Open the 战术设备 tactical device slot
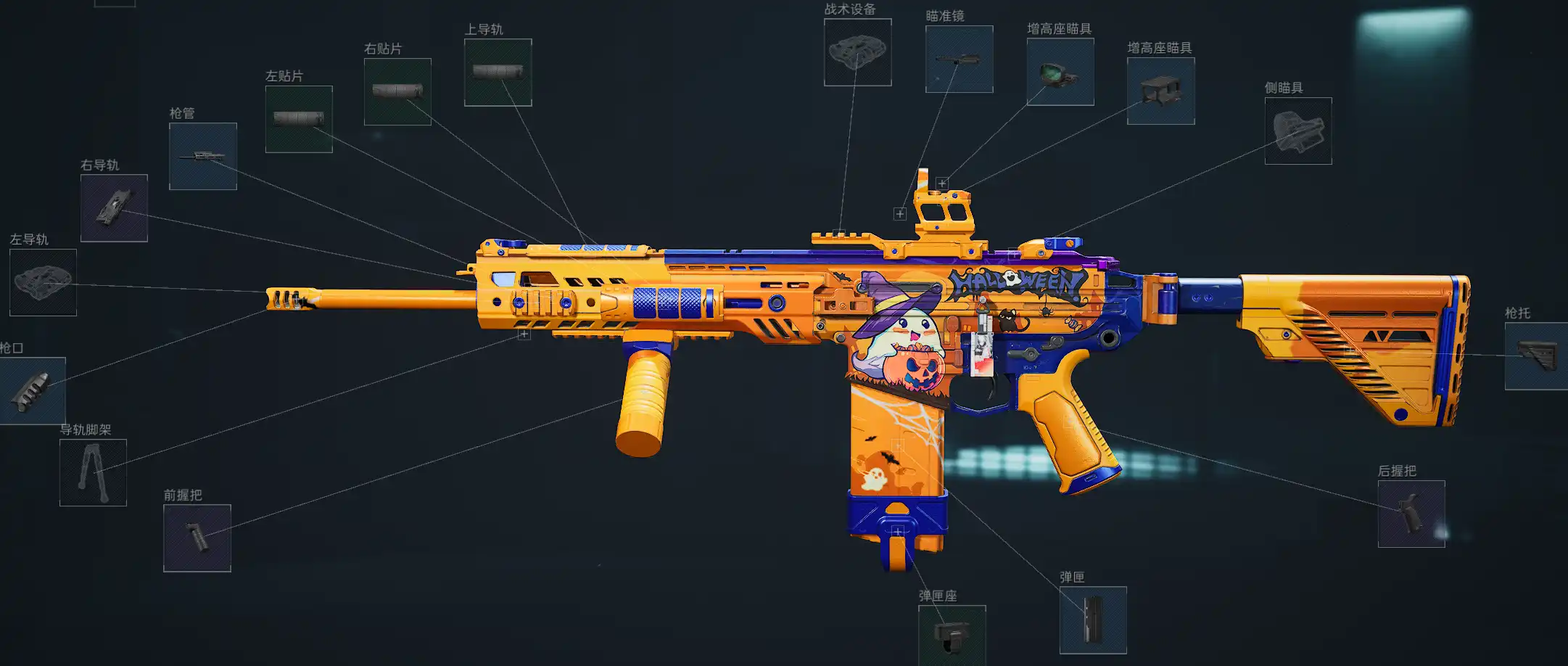This screenshot has width=1568, height=666. click(857, 52)
